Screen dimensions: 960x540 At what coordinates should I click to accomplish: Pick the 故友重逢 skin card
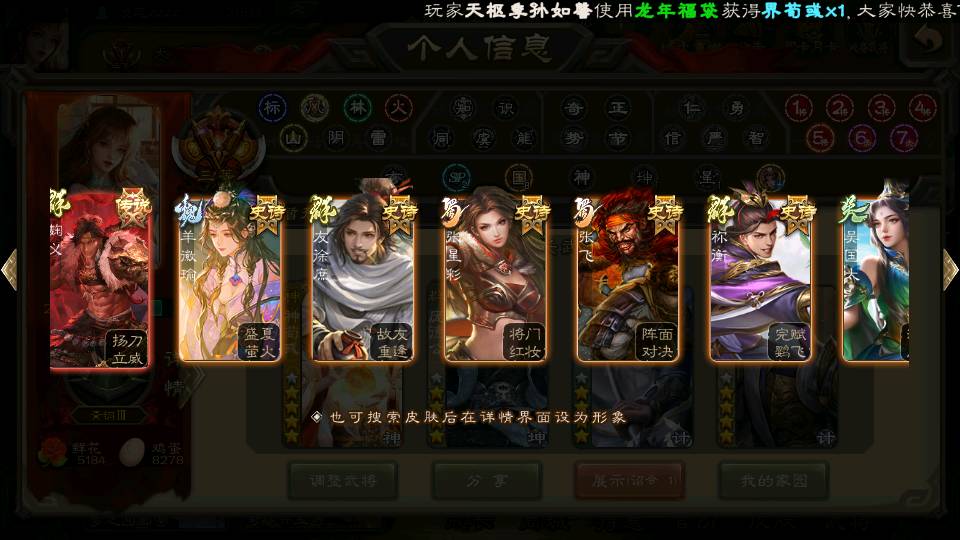[x=362, y=280]
